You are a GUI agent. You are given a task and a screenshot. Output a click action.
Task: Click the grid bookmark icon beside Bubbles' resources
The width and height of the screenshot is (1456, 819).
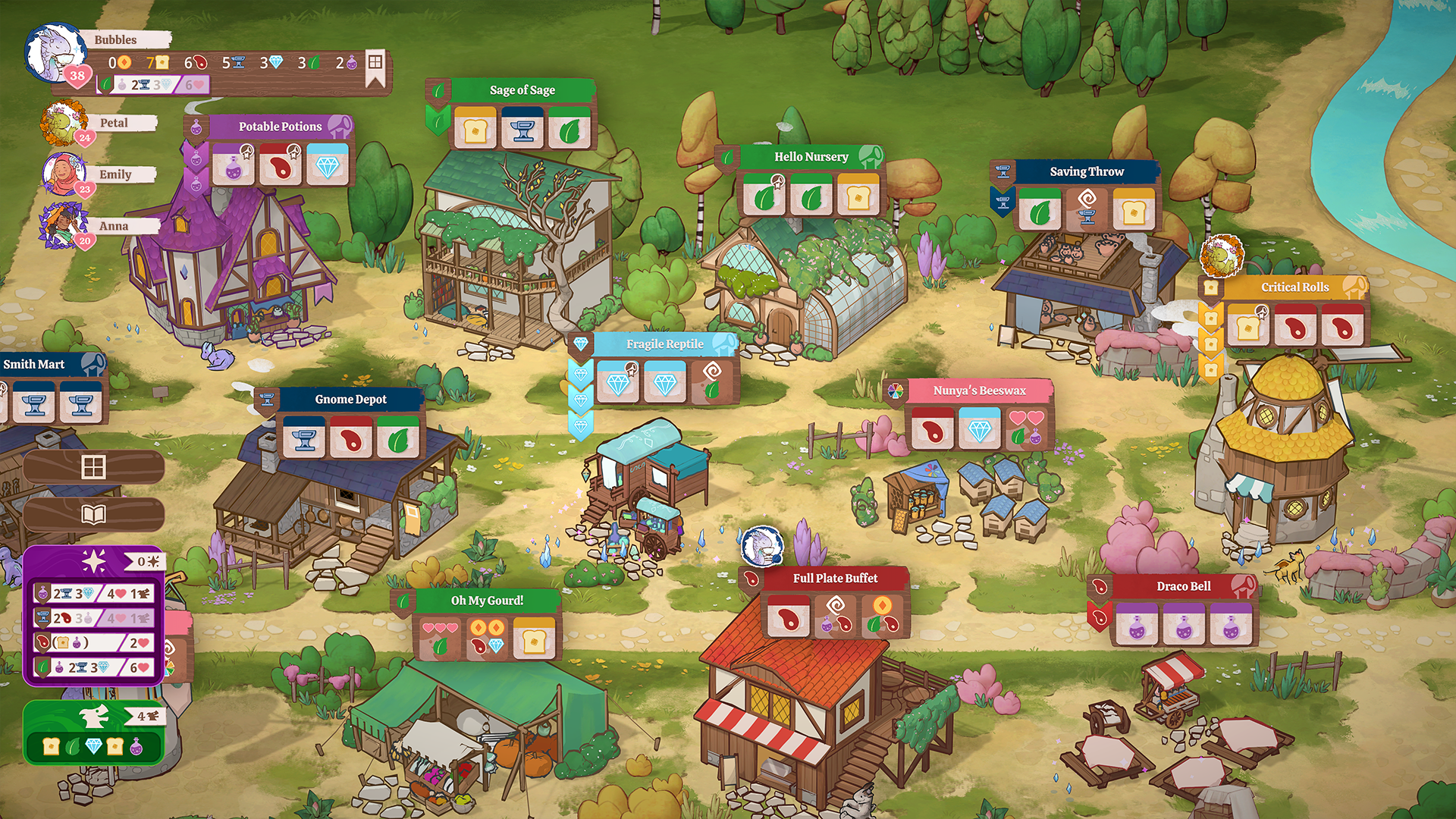coord(375,64)
